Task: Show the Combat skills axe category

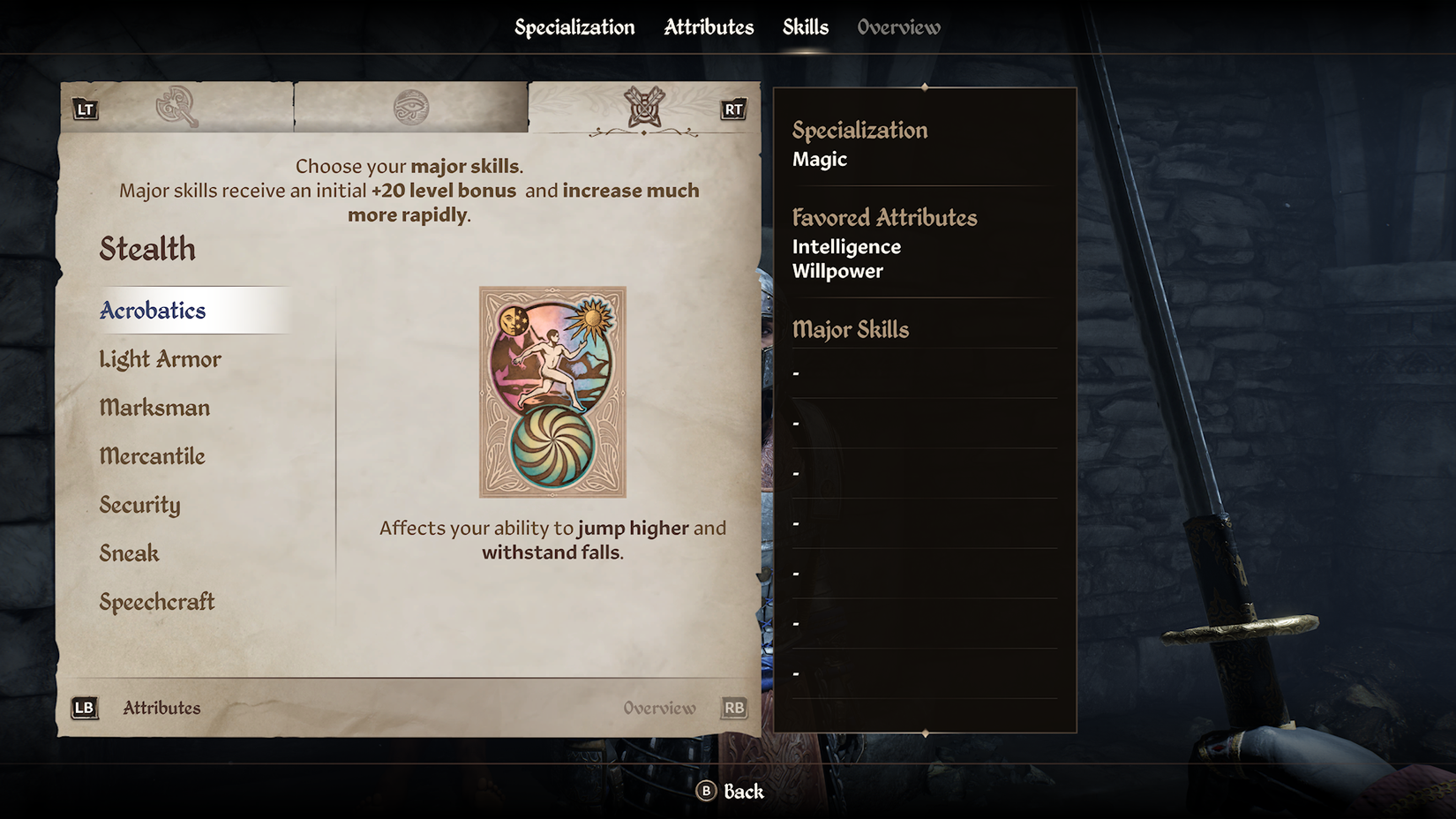Action: pyautogui.click(x=176, y=108)
